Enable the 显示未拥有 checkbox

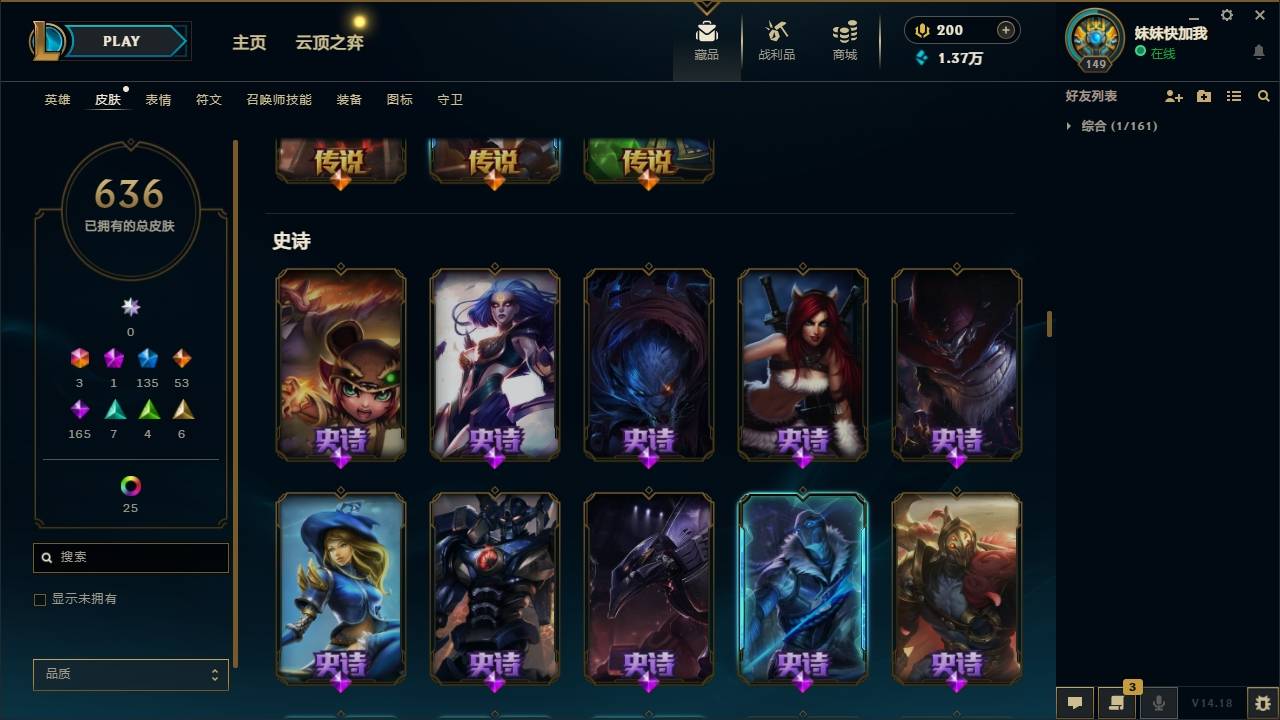40,599
